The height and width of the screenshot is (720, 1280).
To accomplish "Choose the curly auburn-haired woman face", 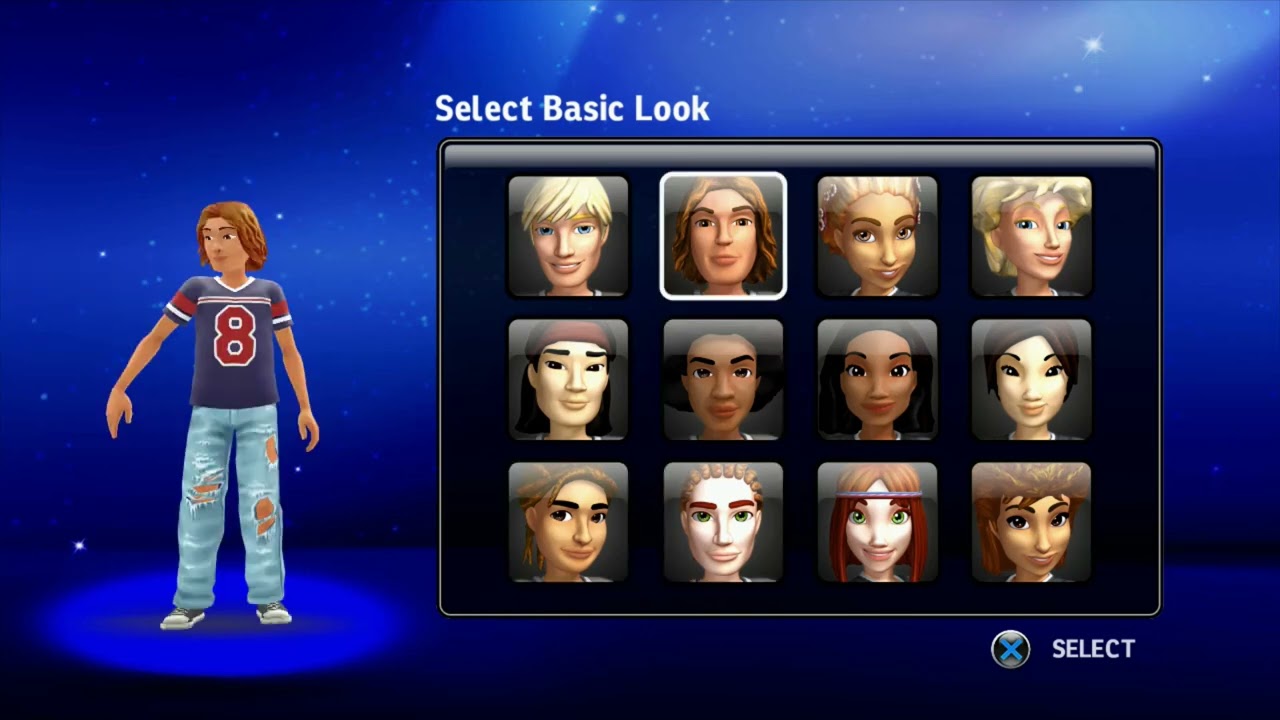I will pyautogui.click(x=1031, y=521).
